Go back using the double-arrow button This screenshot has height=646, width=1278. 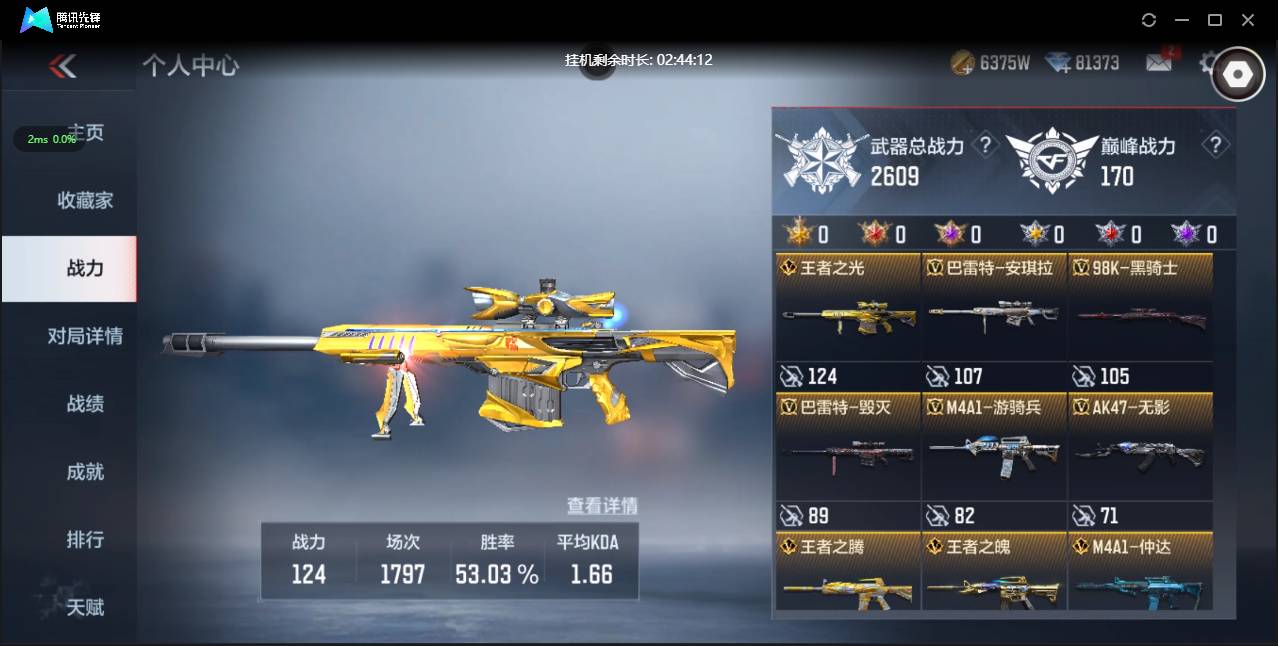pyautogui.click(x=62, y=66)
